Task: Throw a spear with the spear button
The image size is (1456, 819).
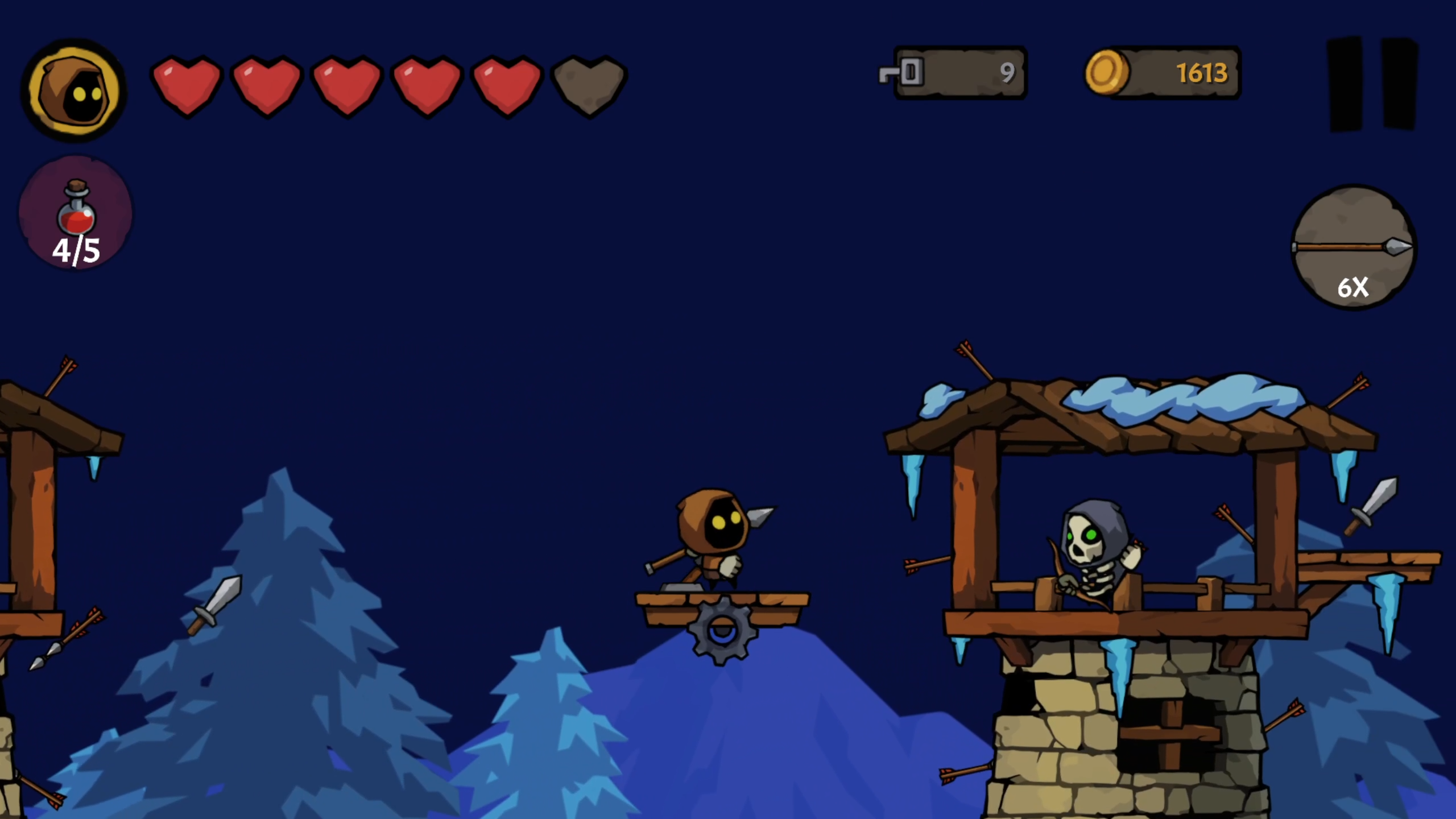Action: 1354,248
